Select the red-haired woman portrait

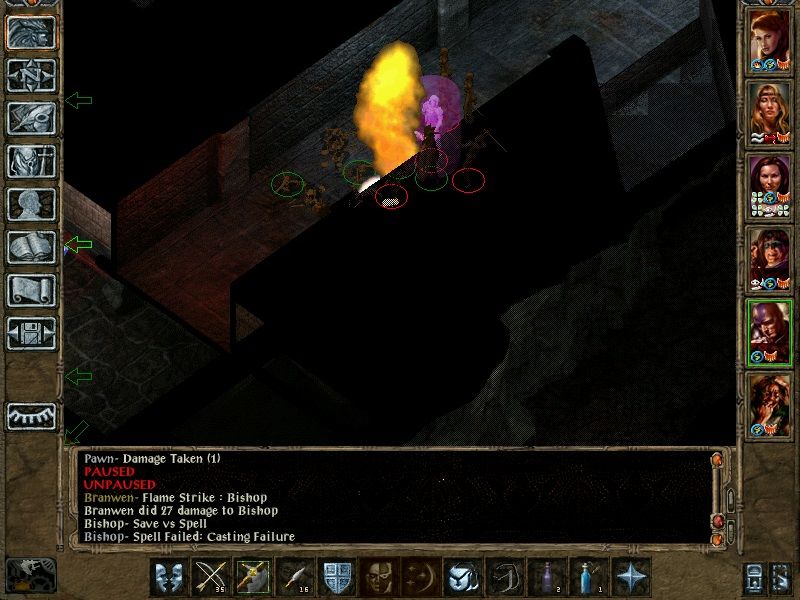pyautogui.click(x=770, y=40)
